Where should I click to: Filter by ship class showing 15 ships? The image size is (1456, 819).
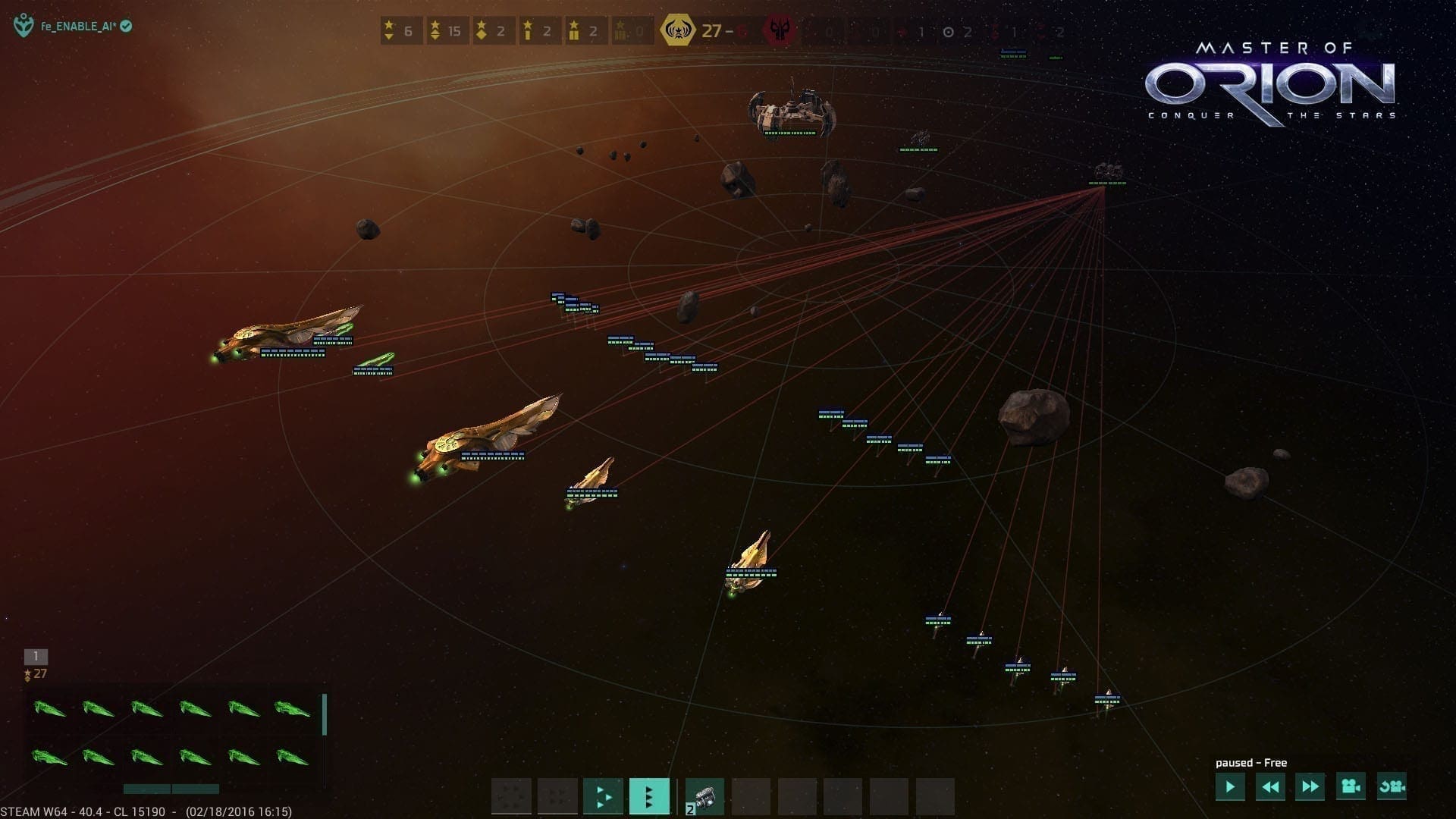tap(447, 31)
